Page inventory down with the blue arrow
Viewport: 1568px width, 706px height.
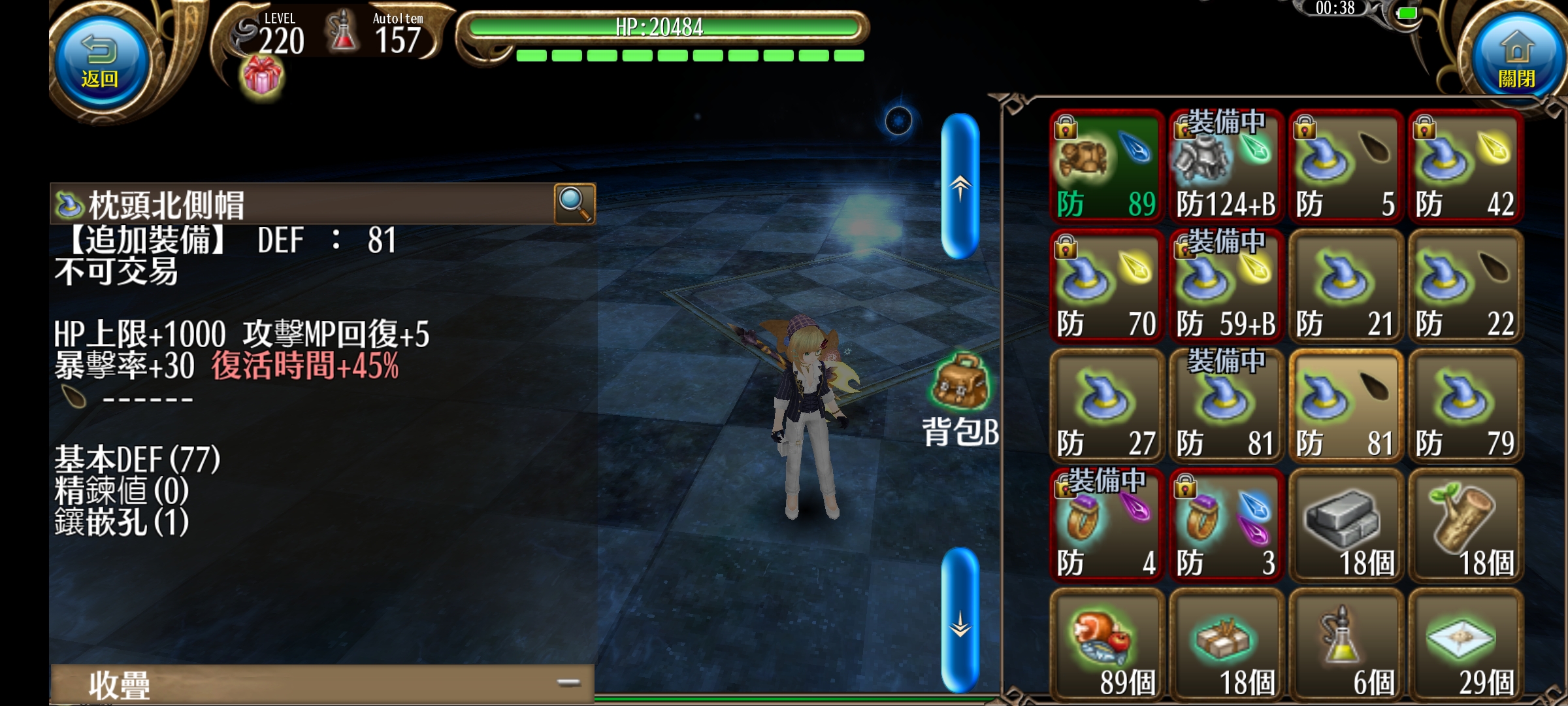[960, 620]
